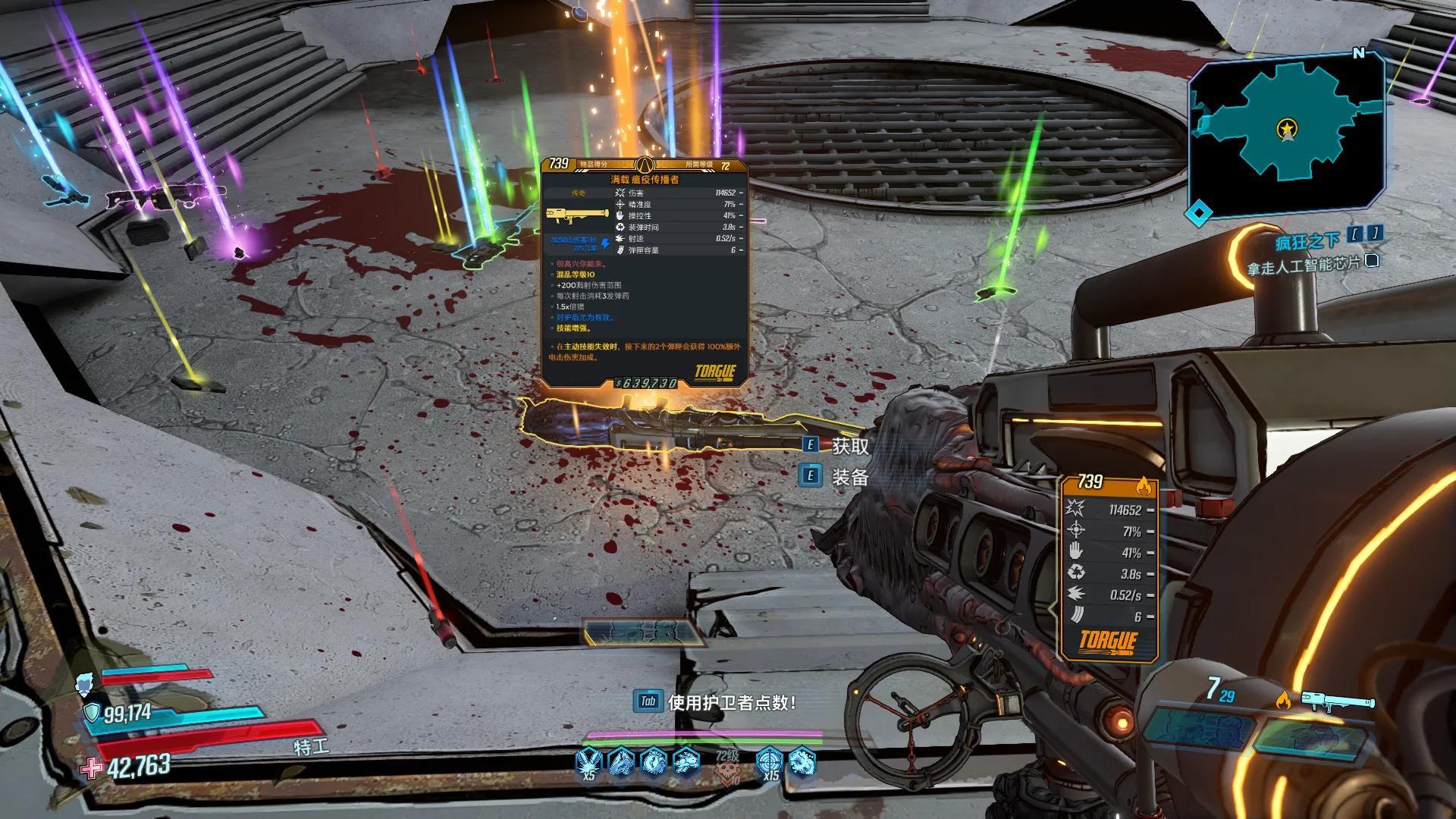Click the shield emblem beside 99,174
This screenshot has width=1456, height=819.
(x=92, y=712)
